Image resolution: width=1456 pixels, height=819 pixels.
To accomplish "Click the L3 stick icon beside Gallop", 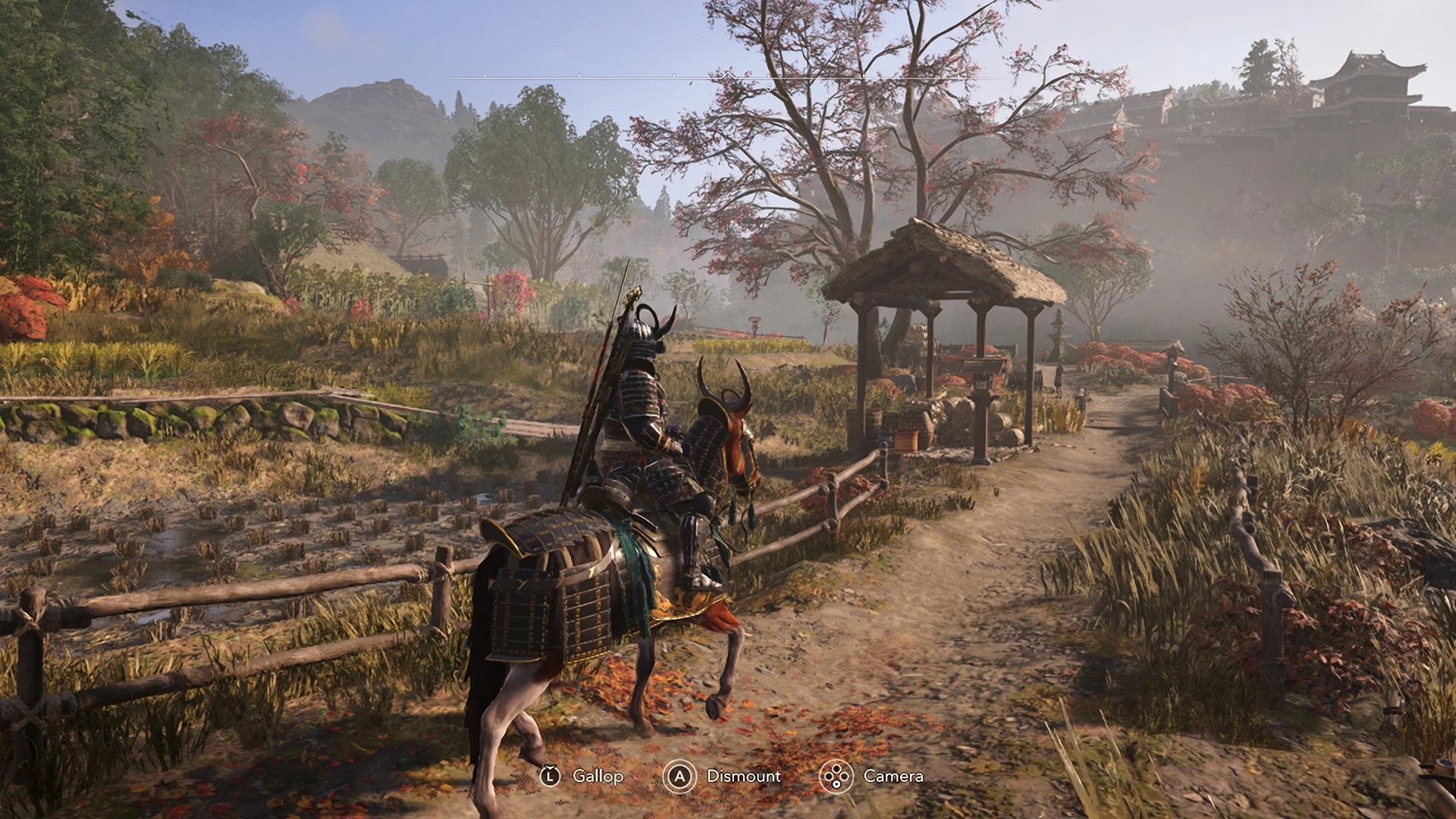I will [x=550, y=776].
